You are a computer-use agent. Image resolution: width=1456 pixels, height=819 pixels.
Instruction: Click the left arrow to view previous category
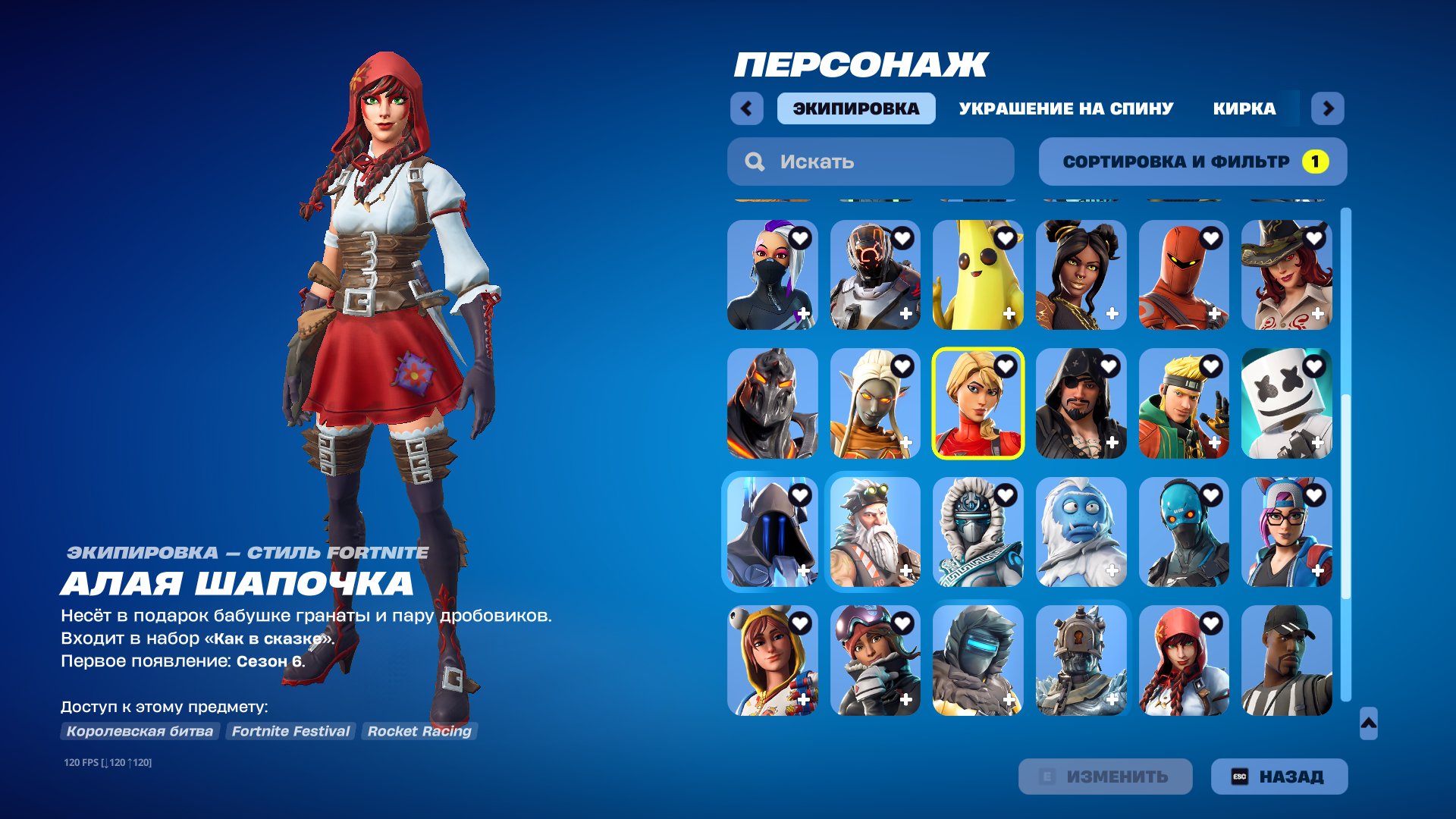point(747,108)
